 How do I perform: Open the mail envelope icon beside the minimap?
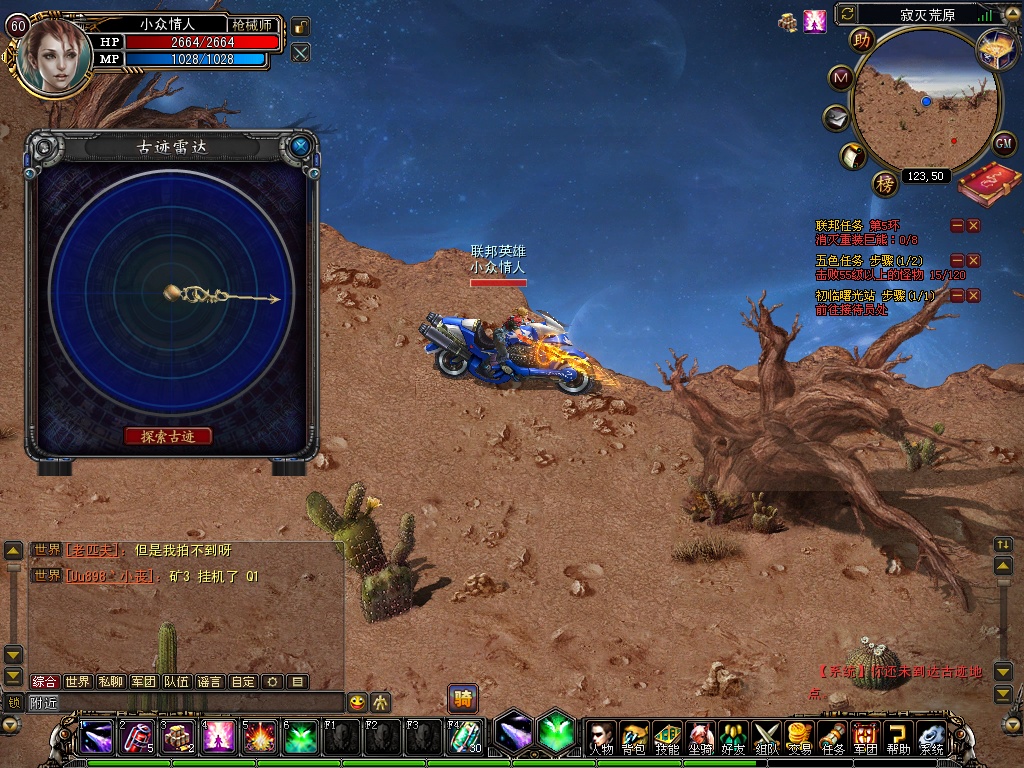point(836,118)
